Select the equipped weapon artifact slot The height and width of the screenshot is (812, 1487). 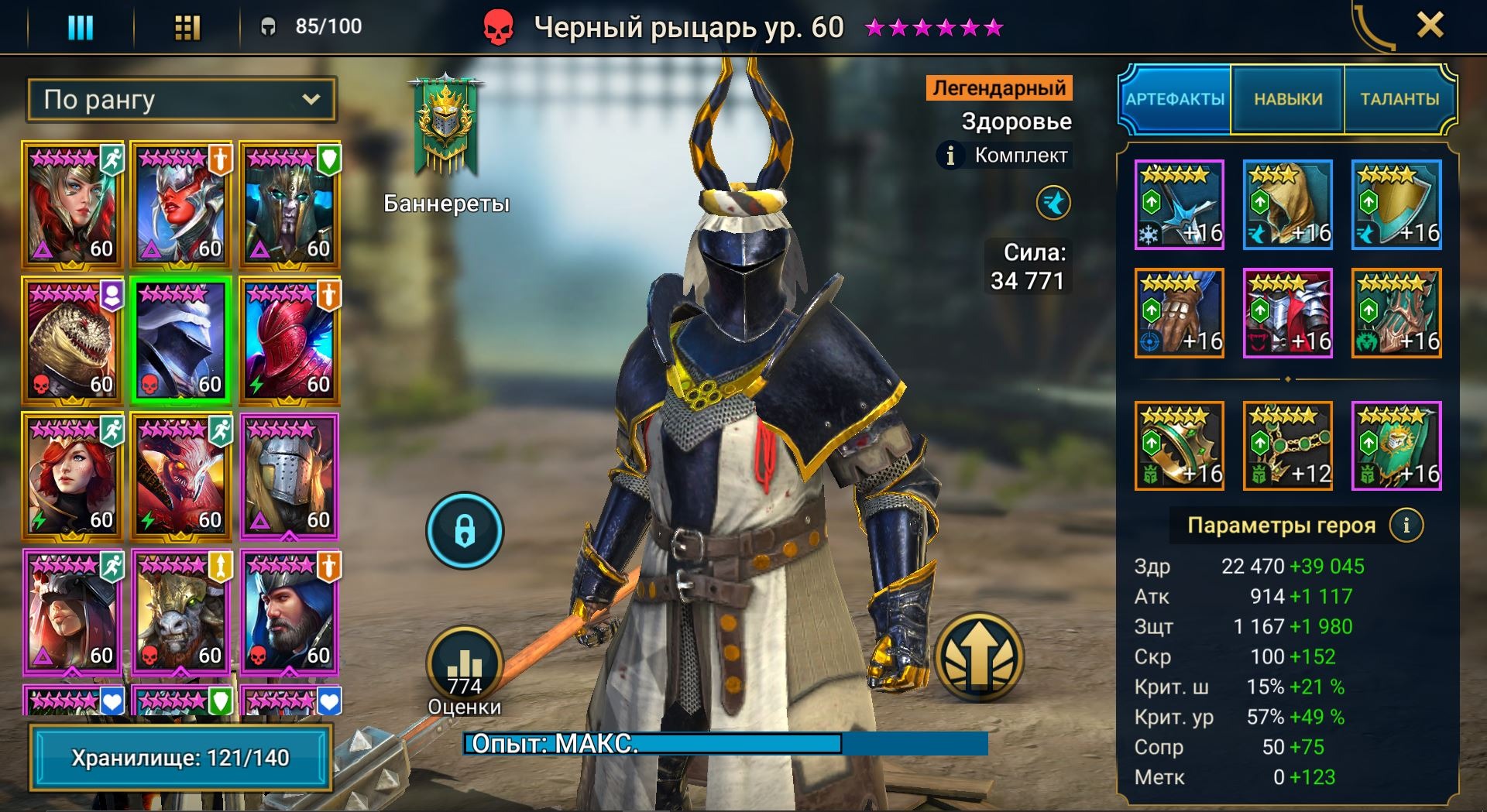(x=1179, y=205)
